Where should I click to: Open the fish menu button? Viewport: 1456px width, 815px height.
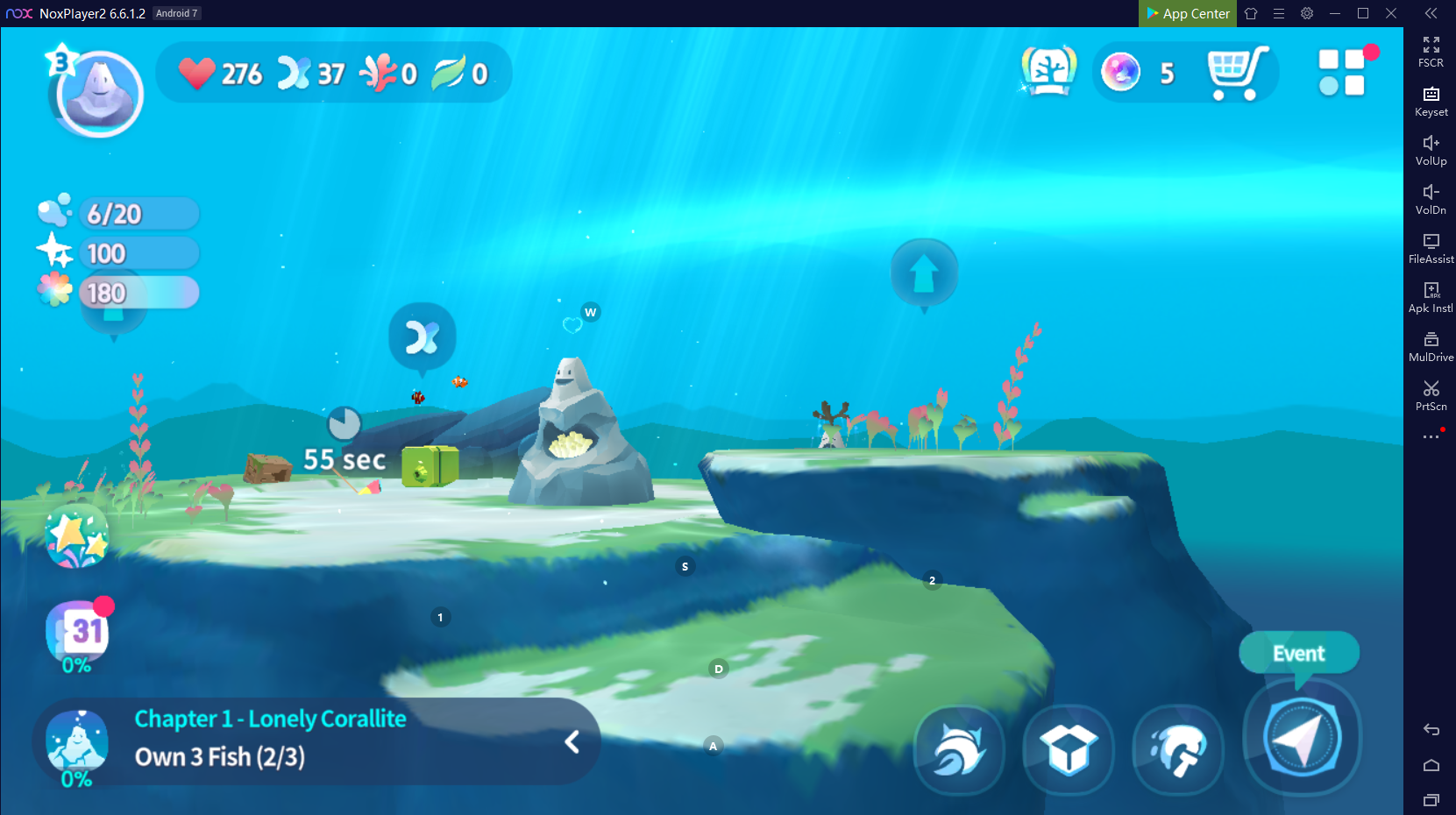point(959,749)
